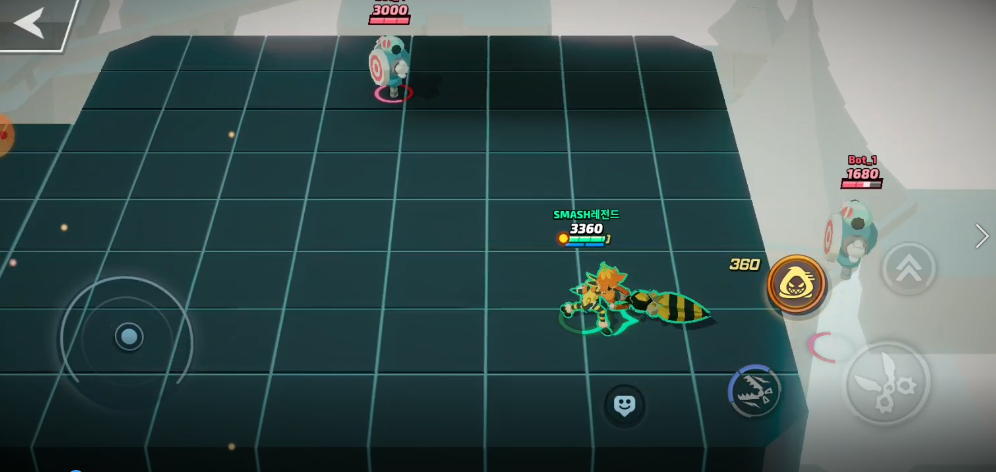Activate the jaw trap skill icon
996x472 pixels.
(755, 393)
